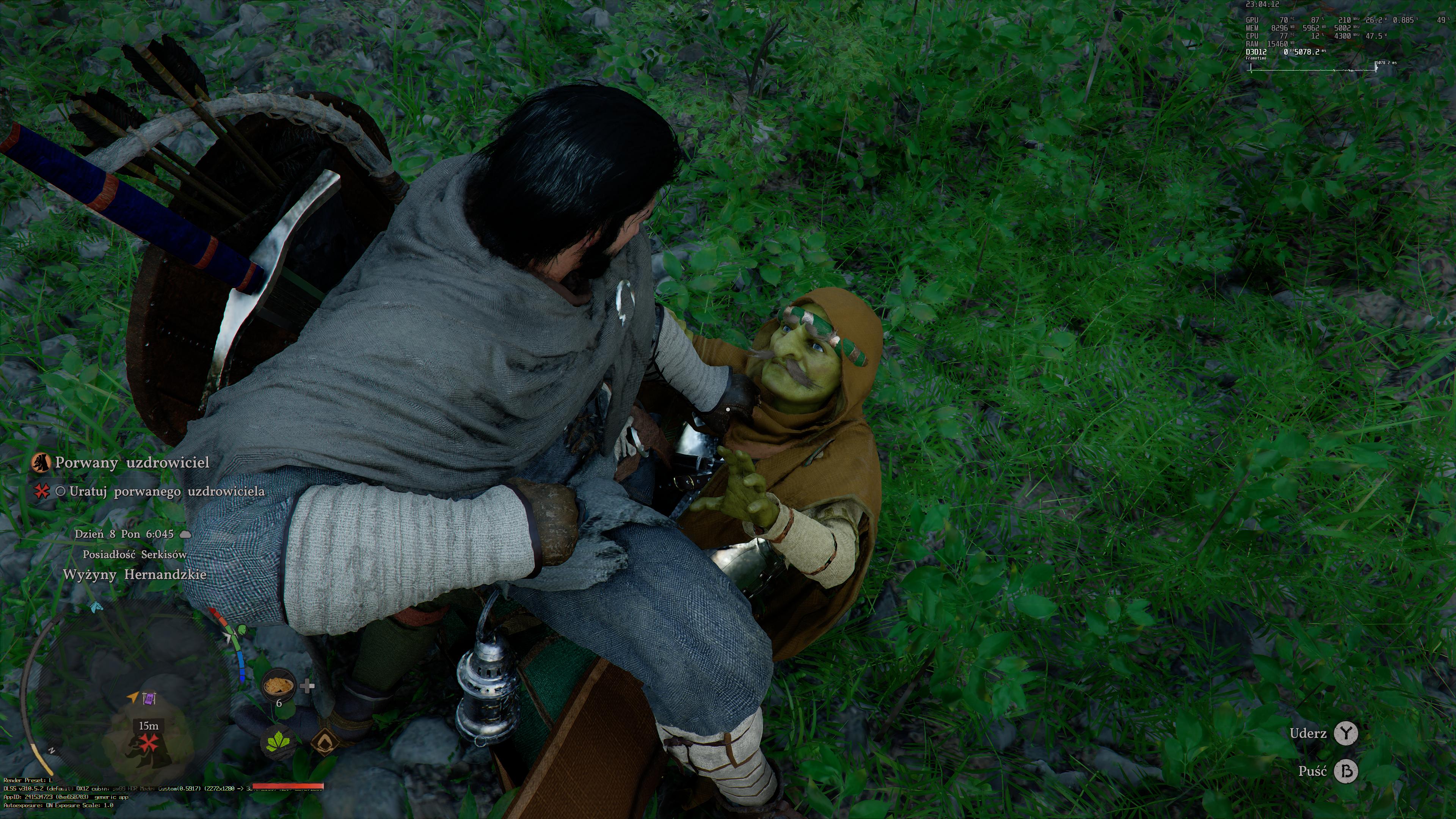Open the 'Porwany uzdrowiciel' quest tracker title
The image size is (1456, 819).
click(x=132, y=462)
